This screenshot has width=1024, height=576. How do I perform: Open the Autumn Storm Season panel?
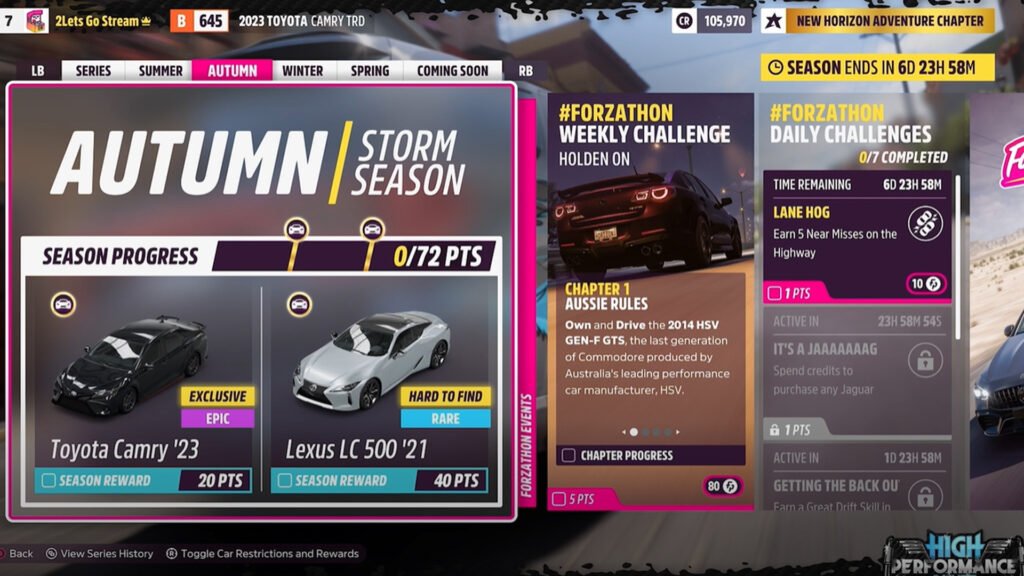(260, 160)
